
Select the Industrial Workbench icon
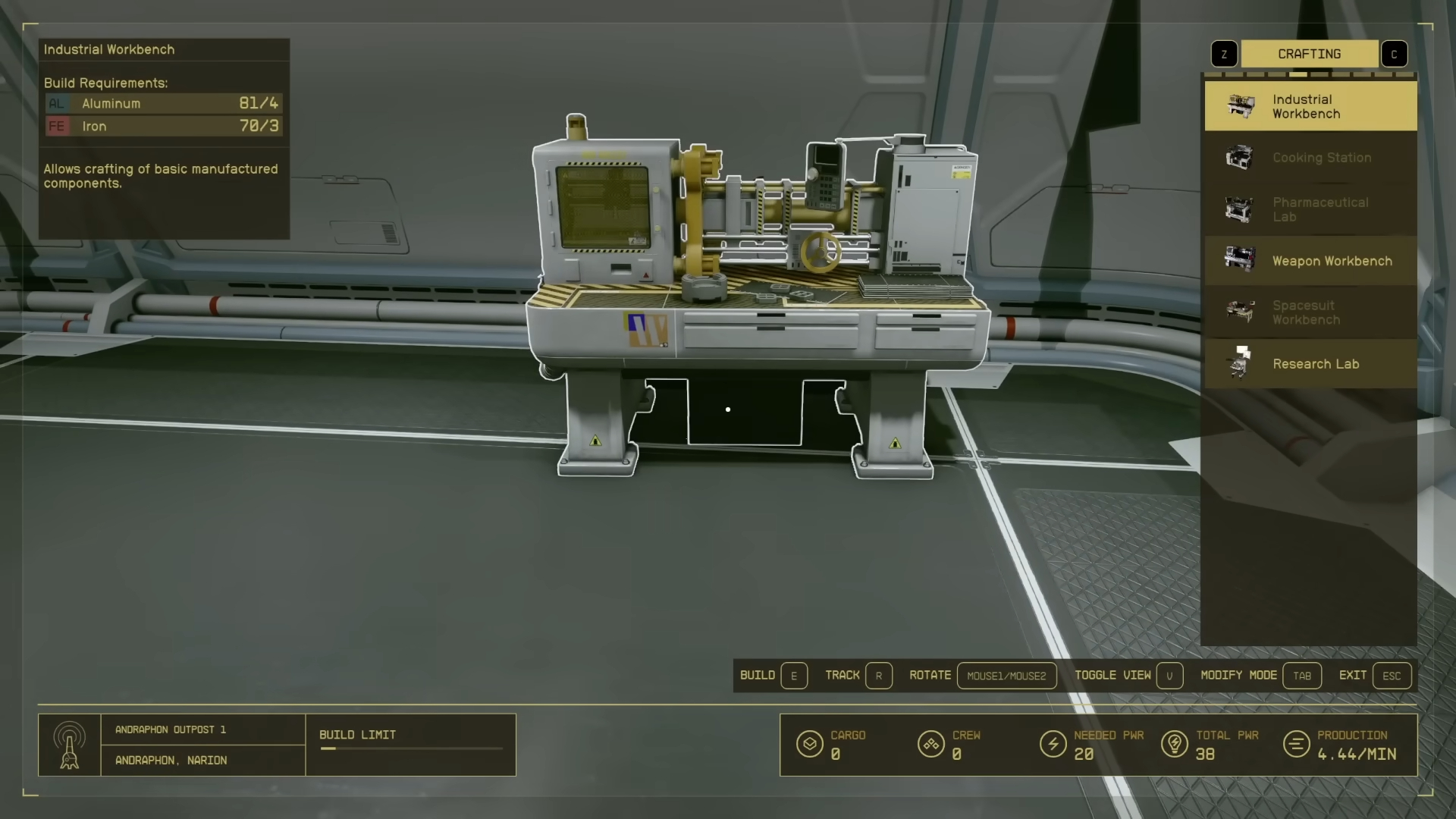point(1241,106)
